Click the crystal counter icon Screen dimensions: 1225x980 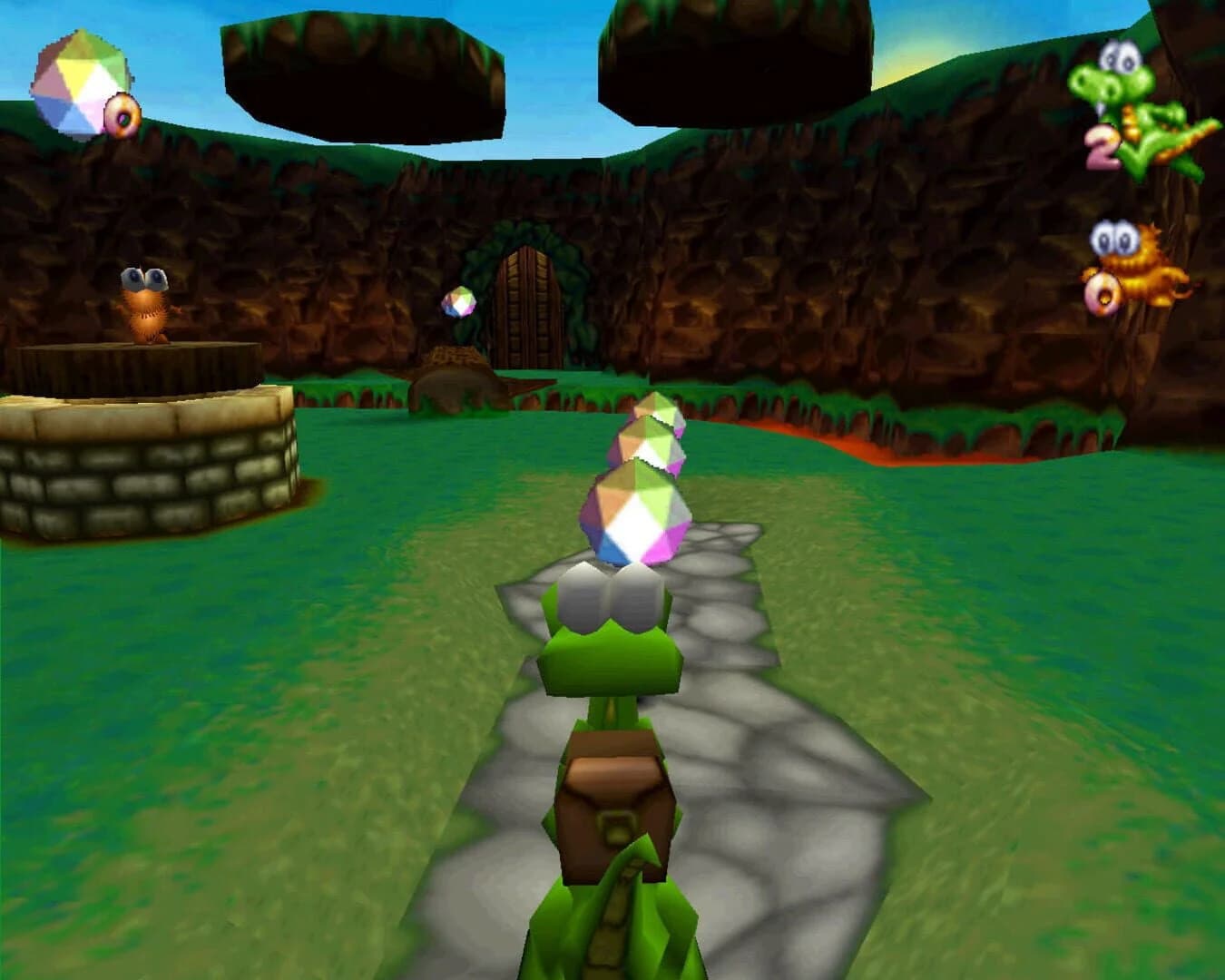pos(77,82)
